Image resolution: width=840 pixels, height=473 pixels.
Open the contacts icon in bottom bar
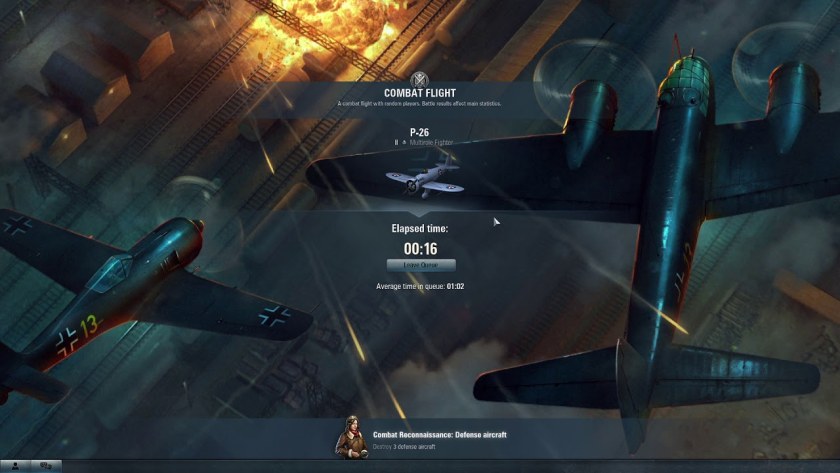[x=15, y=465]
